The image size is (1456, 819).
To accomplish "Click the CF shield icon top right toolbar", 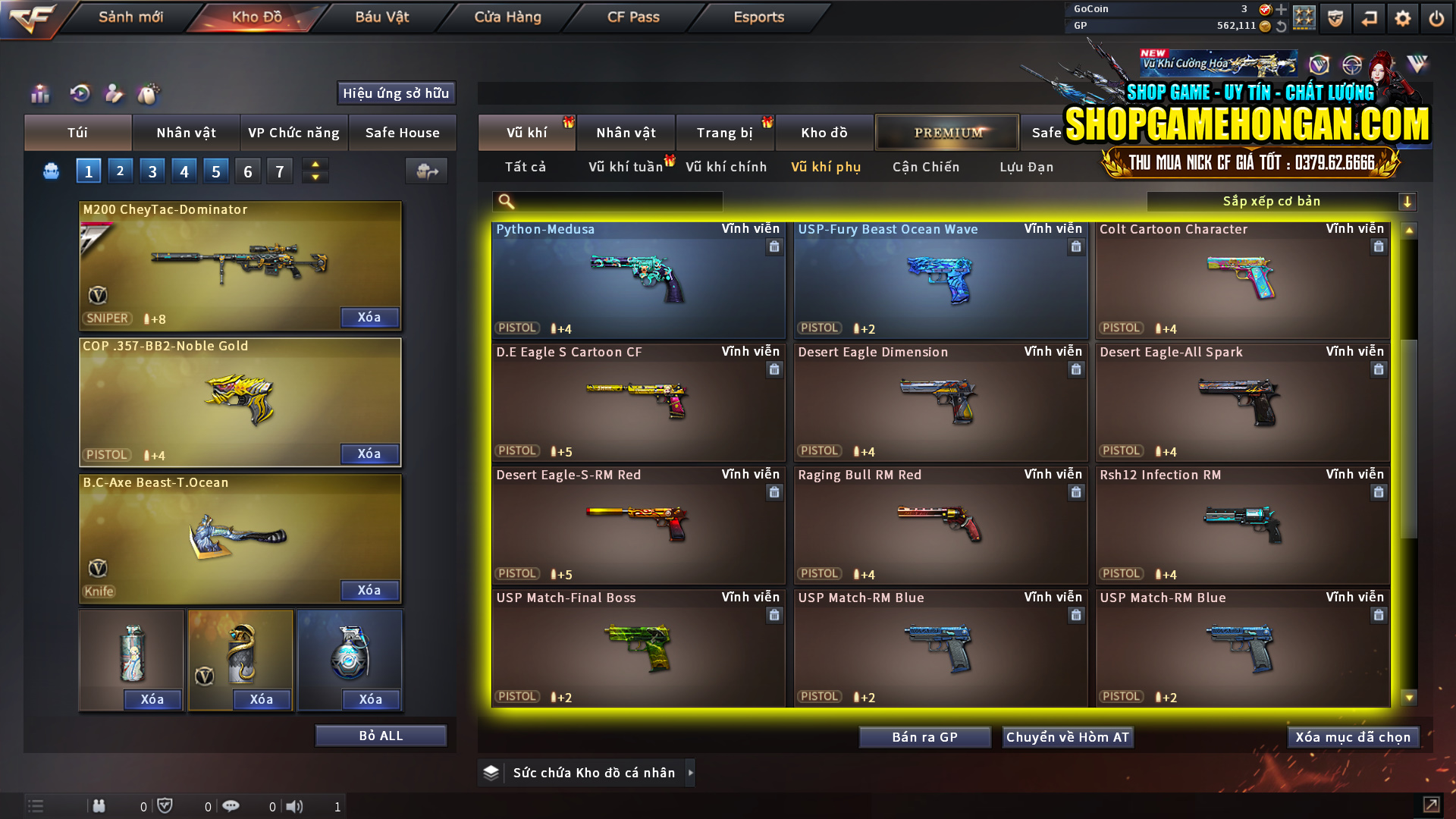I will tap(1335, 17).
